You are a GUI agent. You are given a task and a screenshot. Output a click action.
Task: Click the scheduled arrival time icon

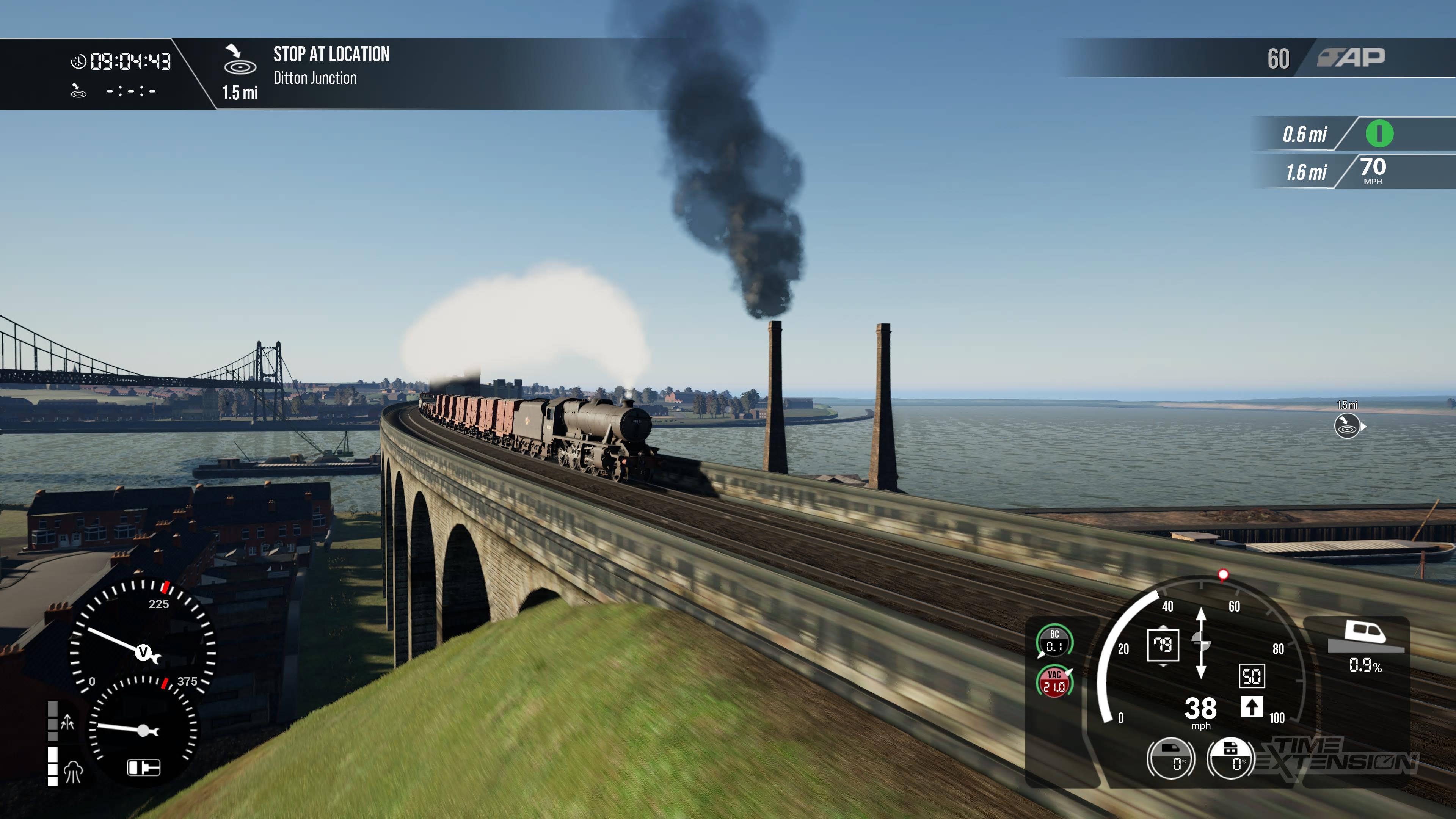tap(78, 91)
